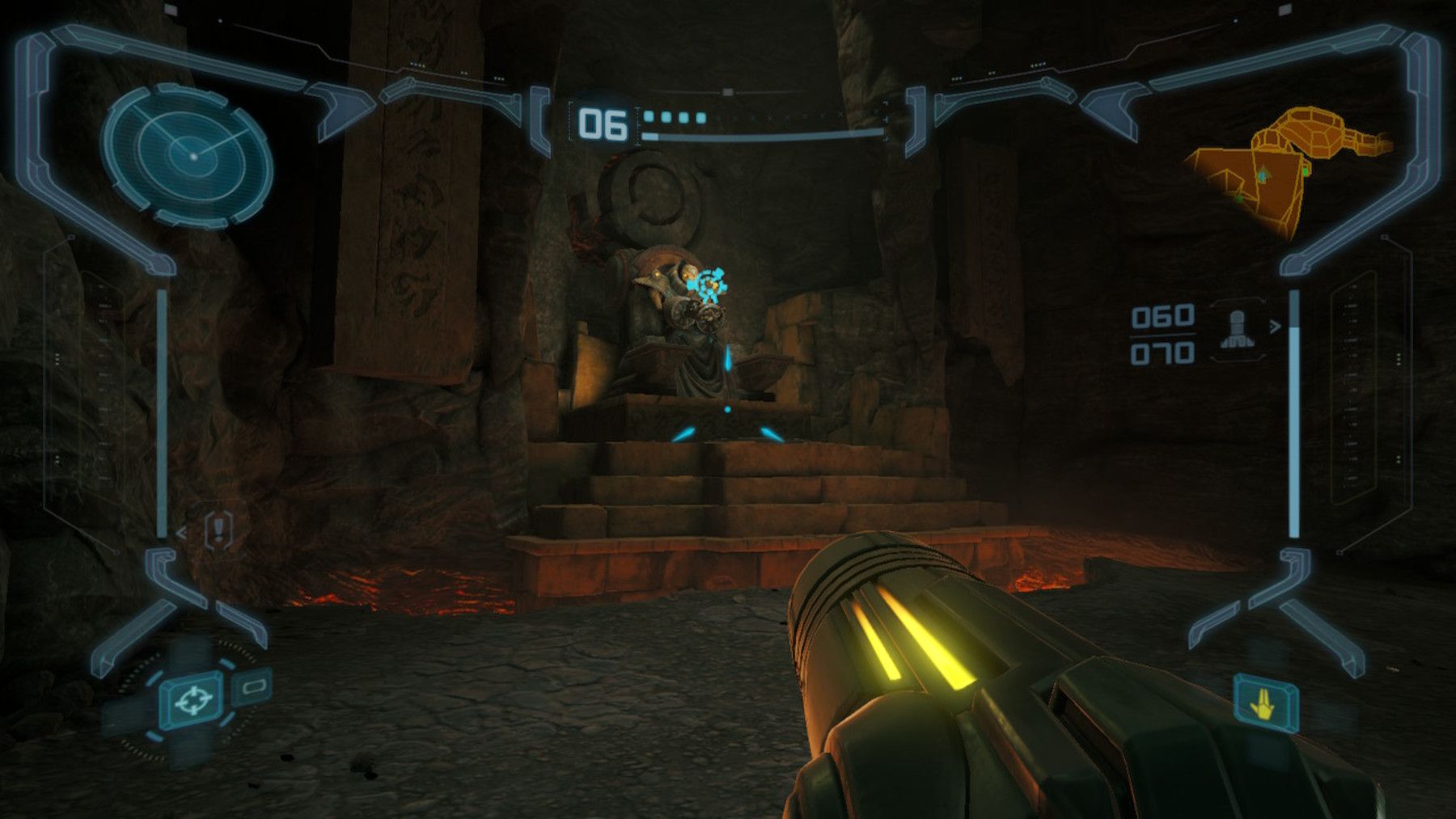Collapse the chevron beside the alert icon

180,531
